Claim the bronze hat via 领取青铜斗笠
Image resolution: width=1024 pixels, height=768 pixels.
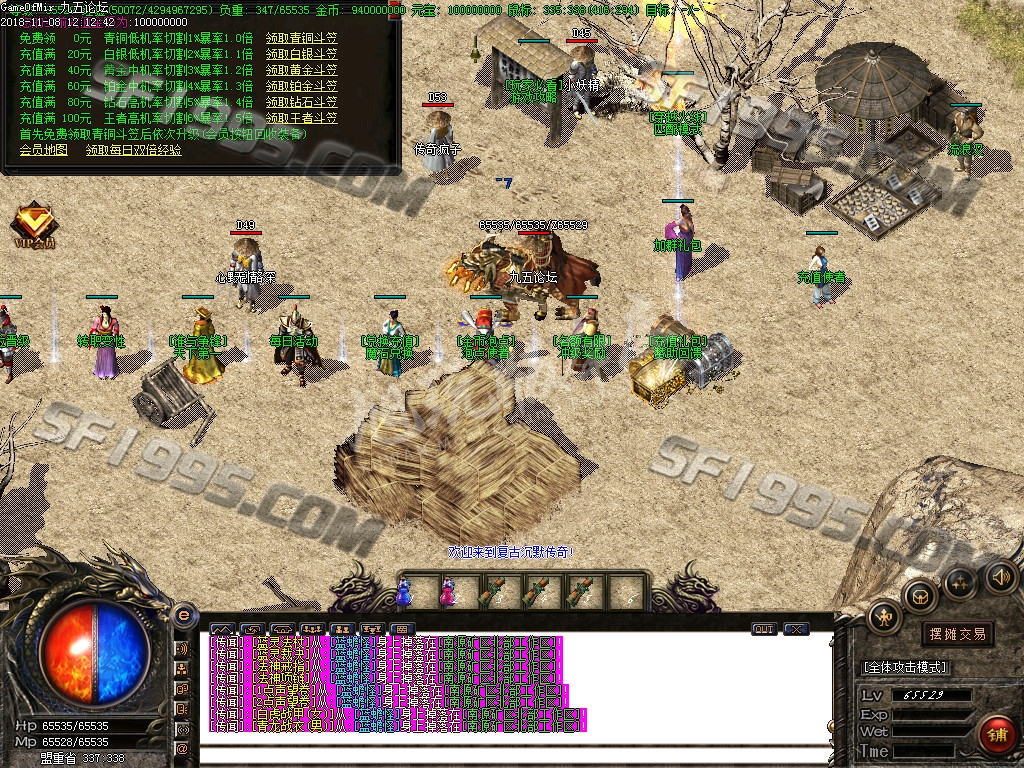(x=301, y=38)
